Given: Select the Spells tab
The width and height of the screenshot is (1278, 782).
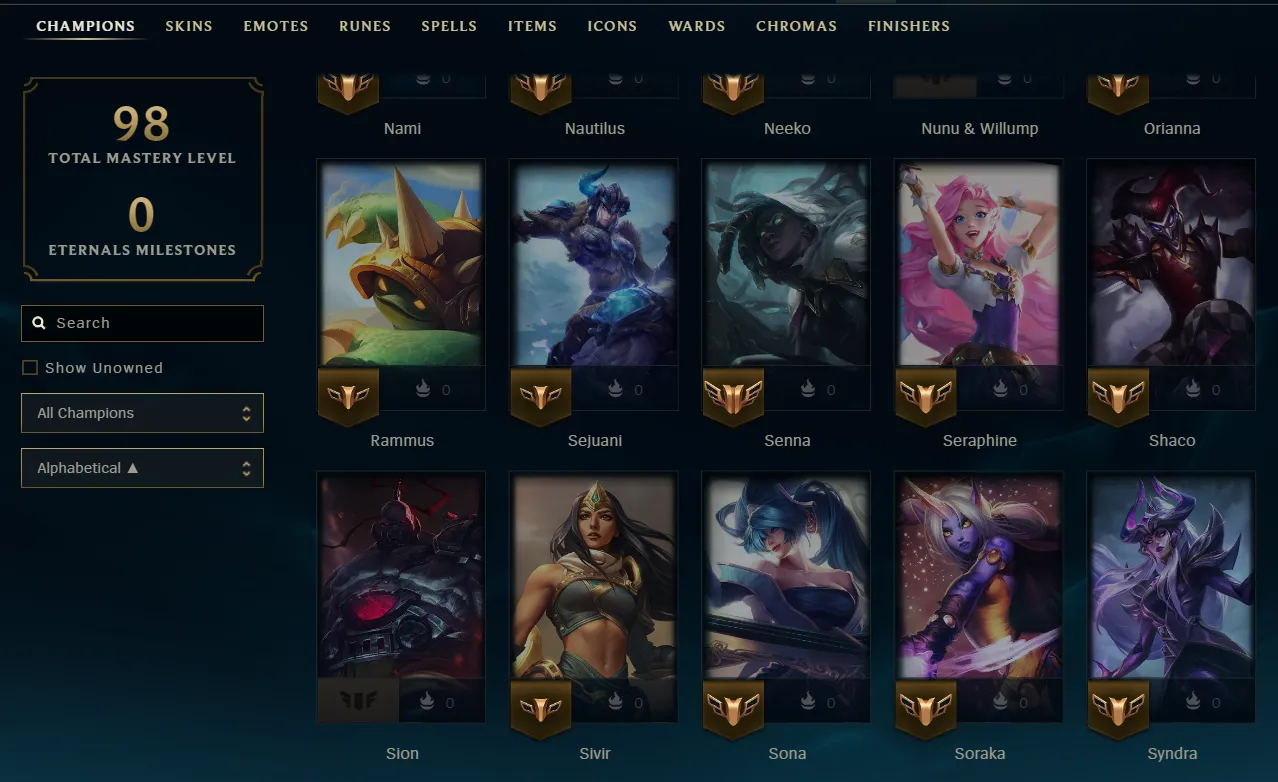Looking at the screenshot, I should coord(449,26).
